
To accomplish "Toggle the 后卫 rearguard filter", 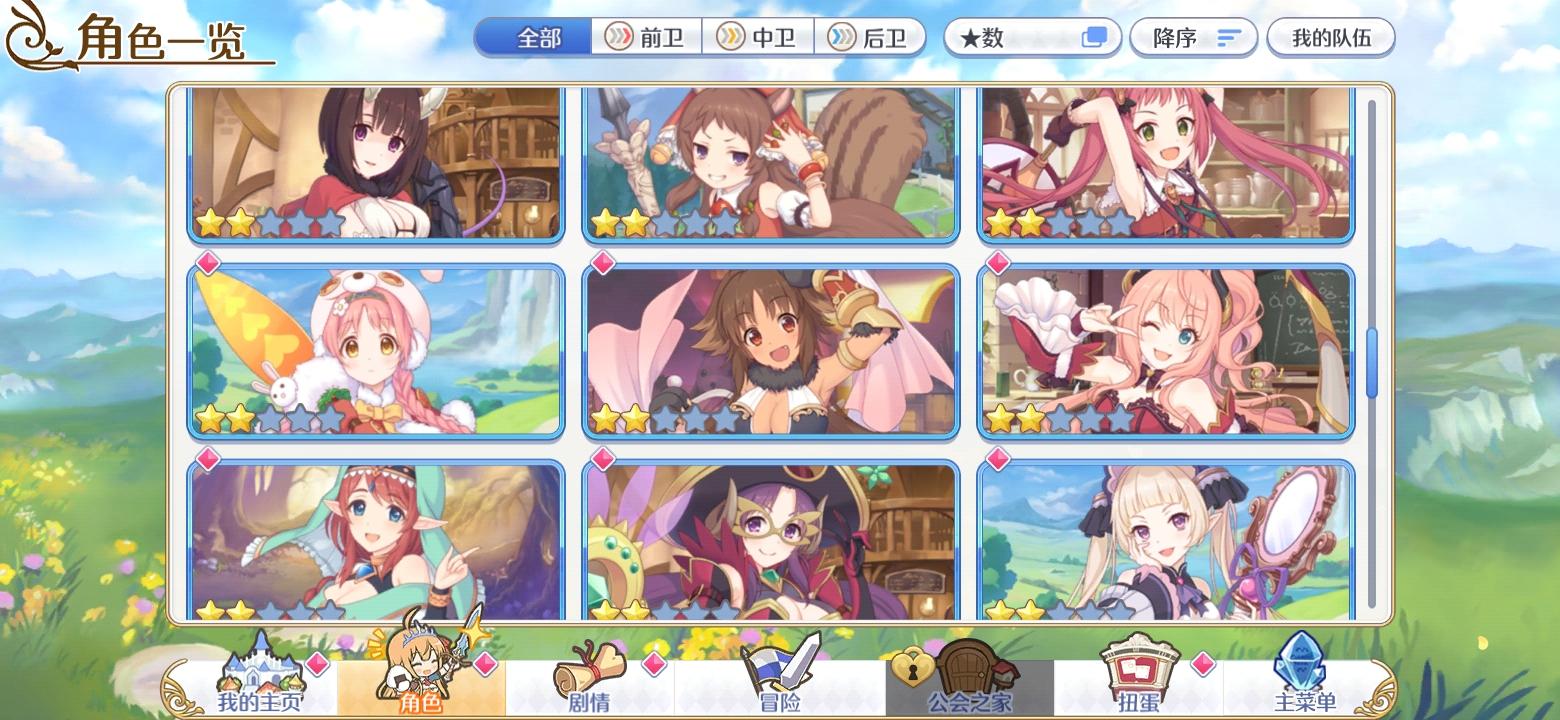I will click(x=873, y=37).
